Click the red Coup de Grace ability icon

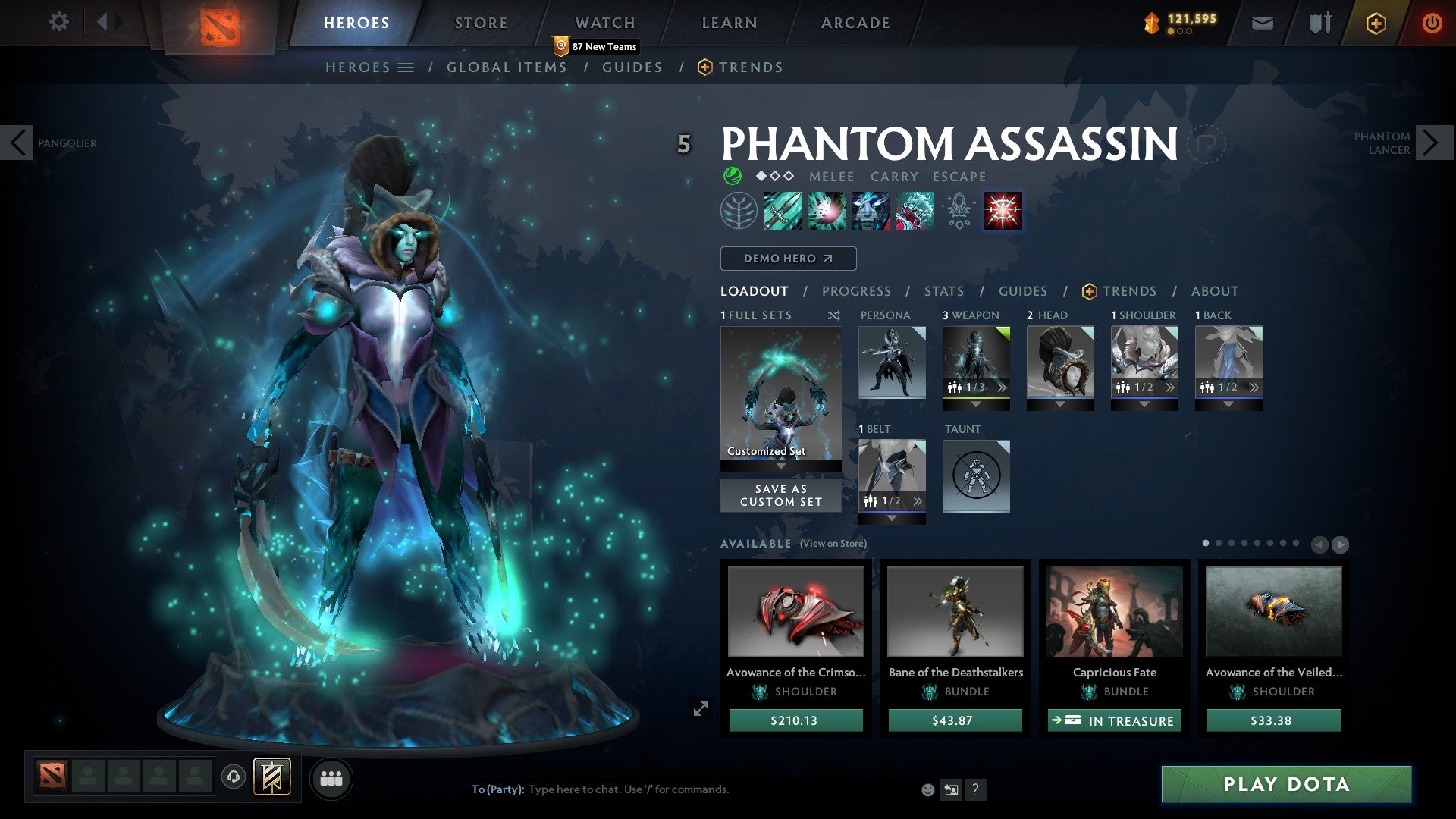pos(1003,211)
